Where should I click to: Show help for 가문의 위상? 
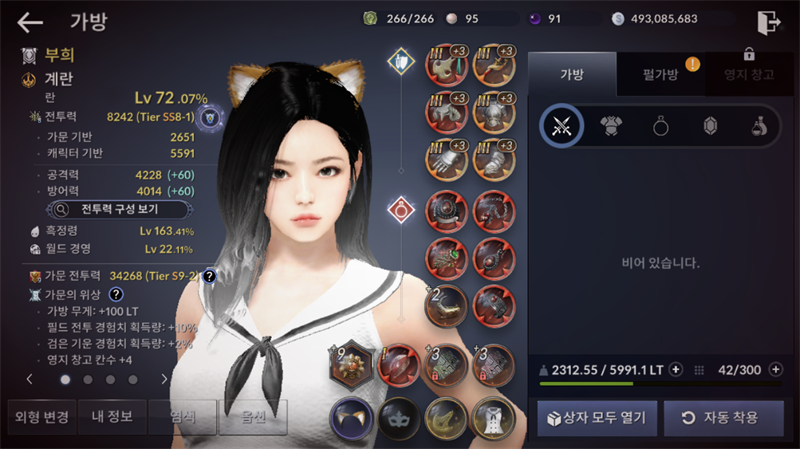116,295
